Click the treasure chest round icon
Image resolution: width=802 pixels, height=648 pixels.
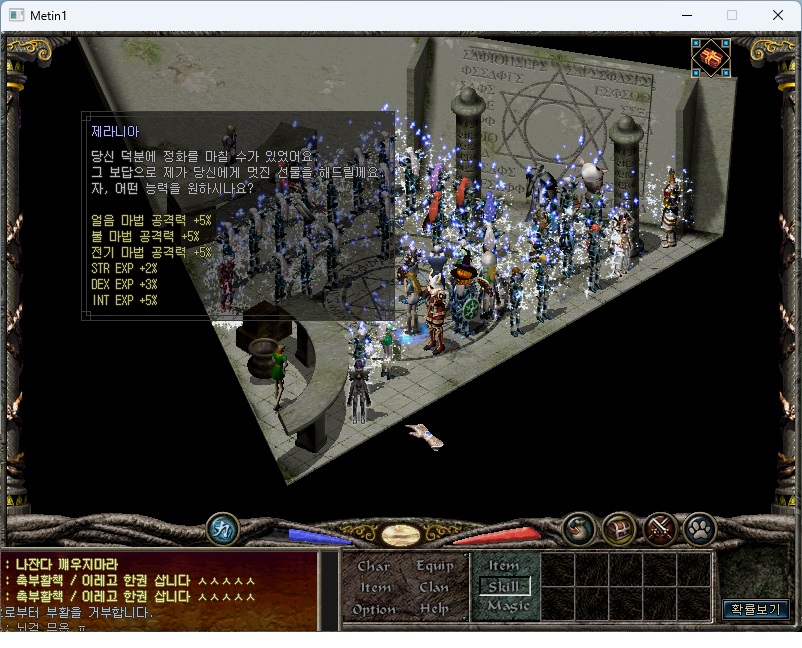(x=620, y=527)
